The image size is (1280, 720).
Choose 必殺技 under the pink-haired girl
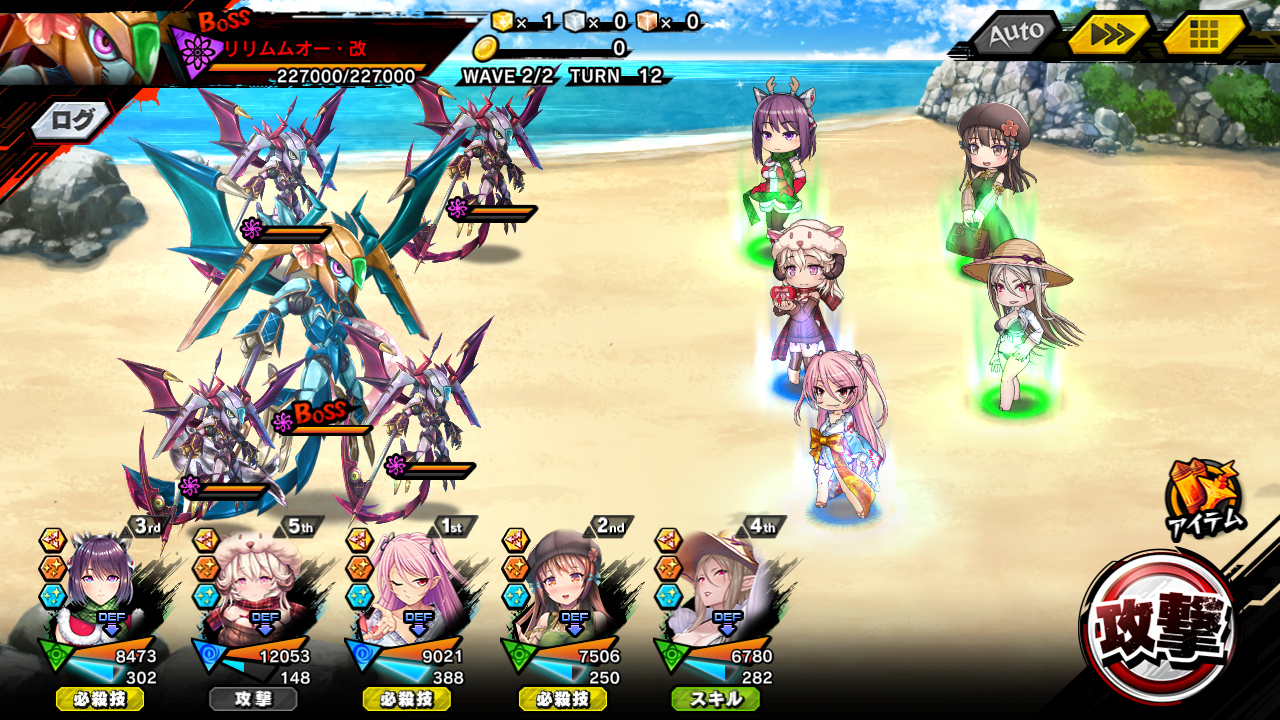click(x=407, y=699)
